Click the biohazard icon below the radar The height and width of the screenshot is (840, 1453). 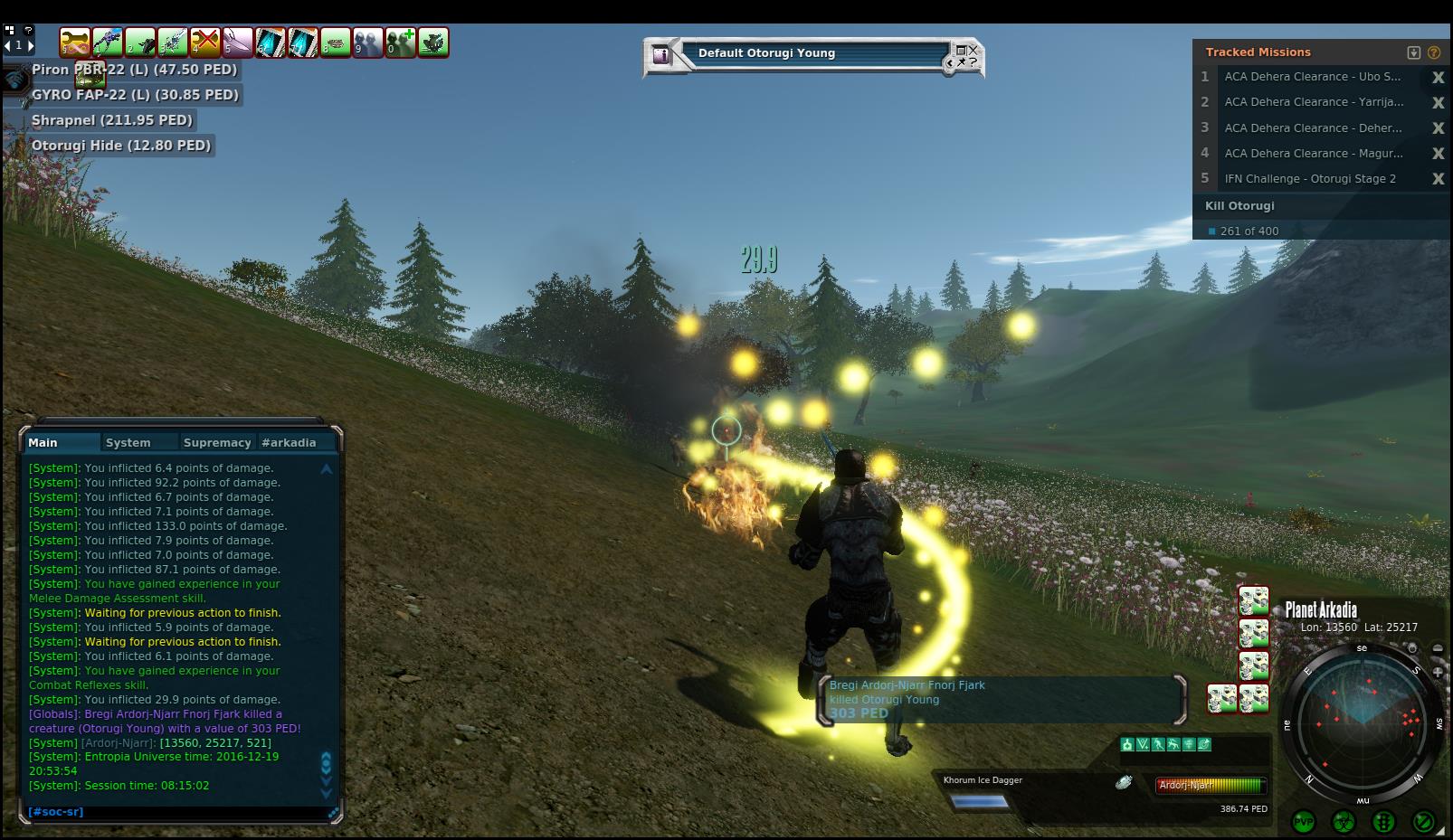point(1344,822)
